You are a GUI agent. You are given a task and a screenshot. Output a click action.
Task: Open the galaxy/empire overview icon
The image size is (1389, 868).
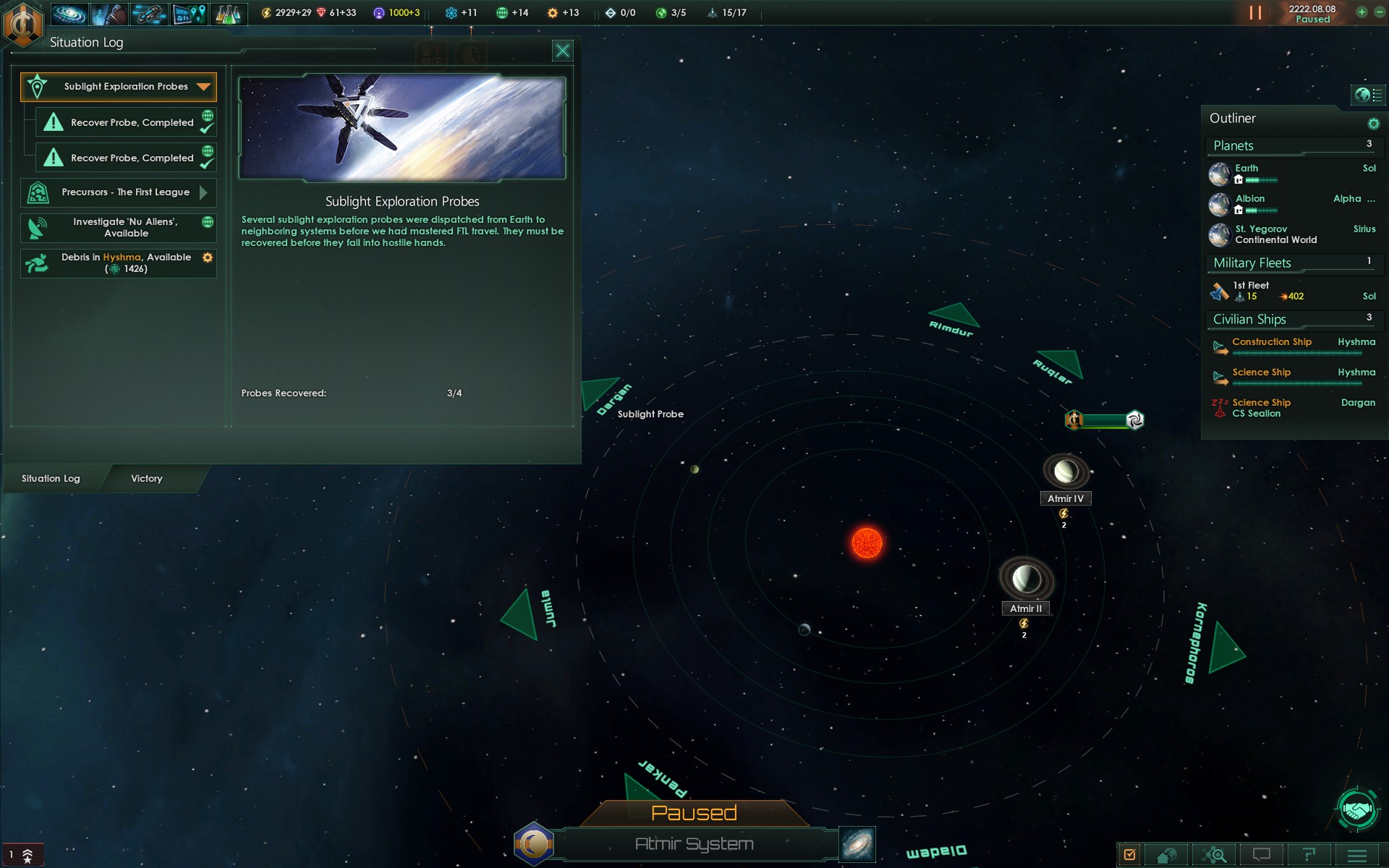69,12
